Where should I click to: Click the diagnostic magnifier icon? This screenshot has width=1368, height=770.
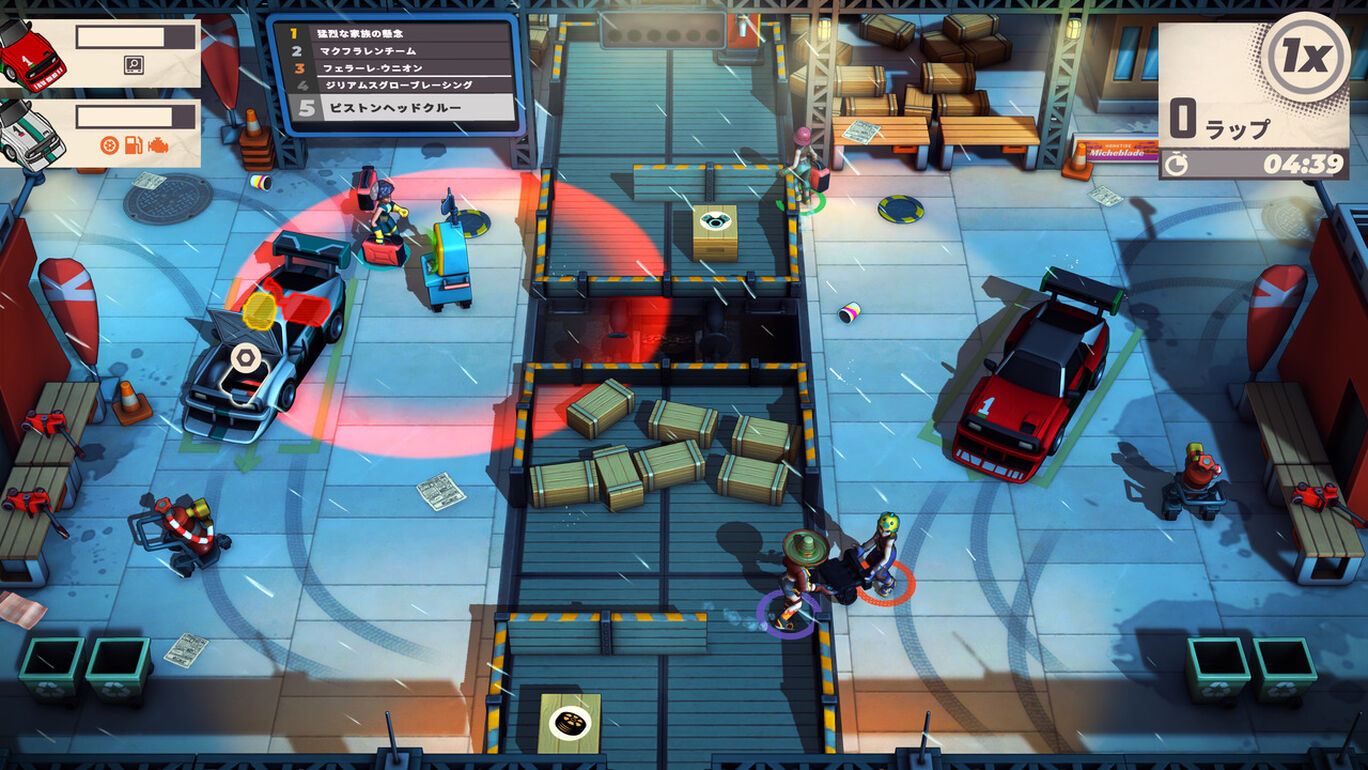point(133,66)
